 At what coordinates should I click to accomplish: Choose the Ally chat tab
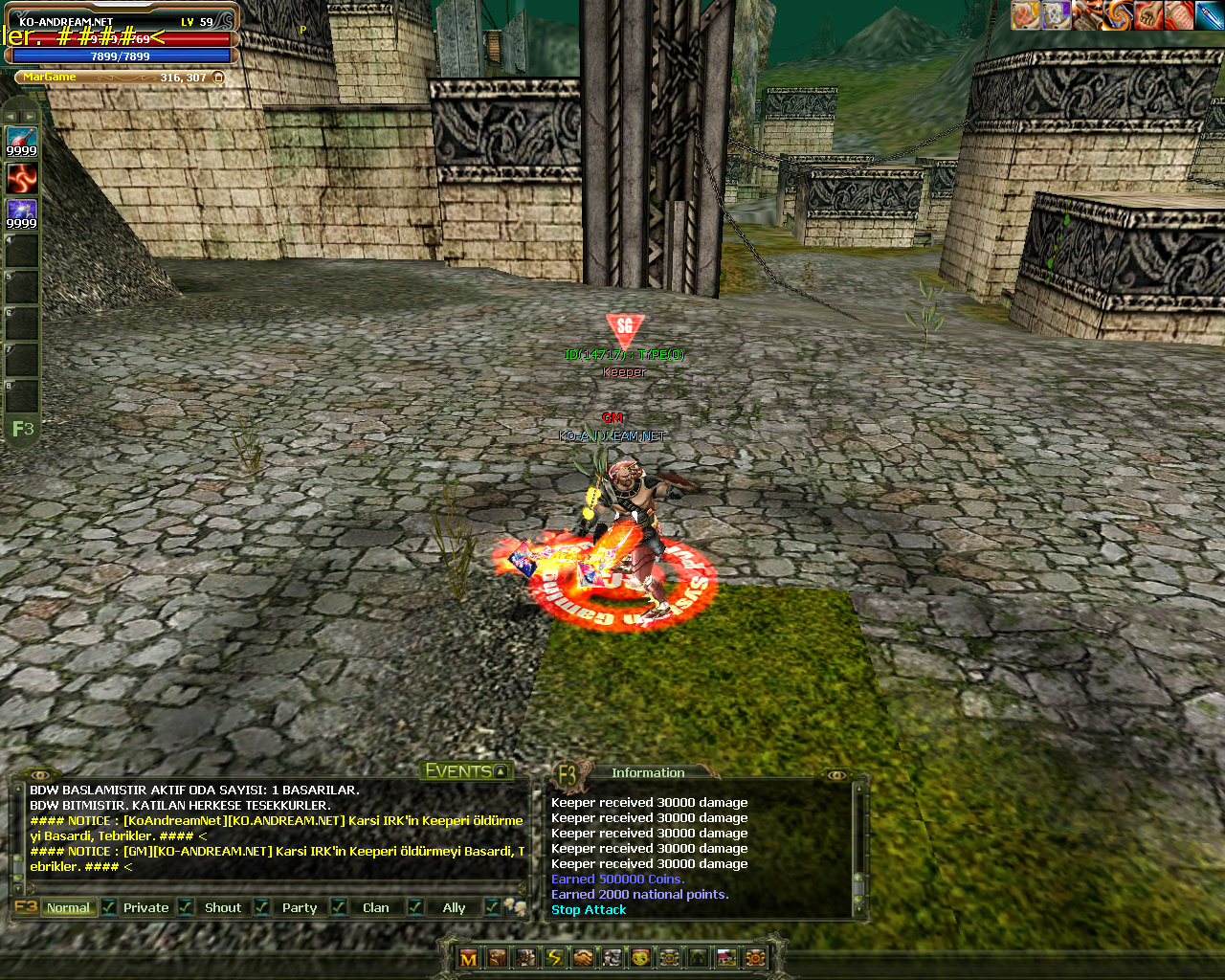[x=454, y=907]
